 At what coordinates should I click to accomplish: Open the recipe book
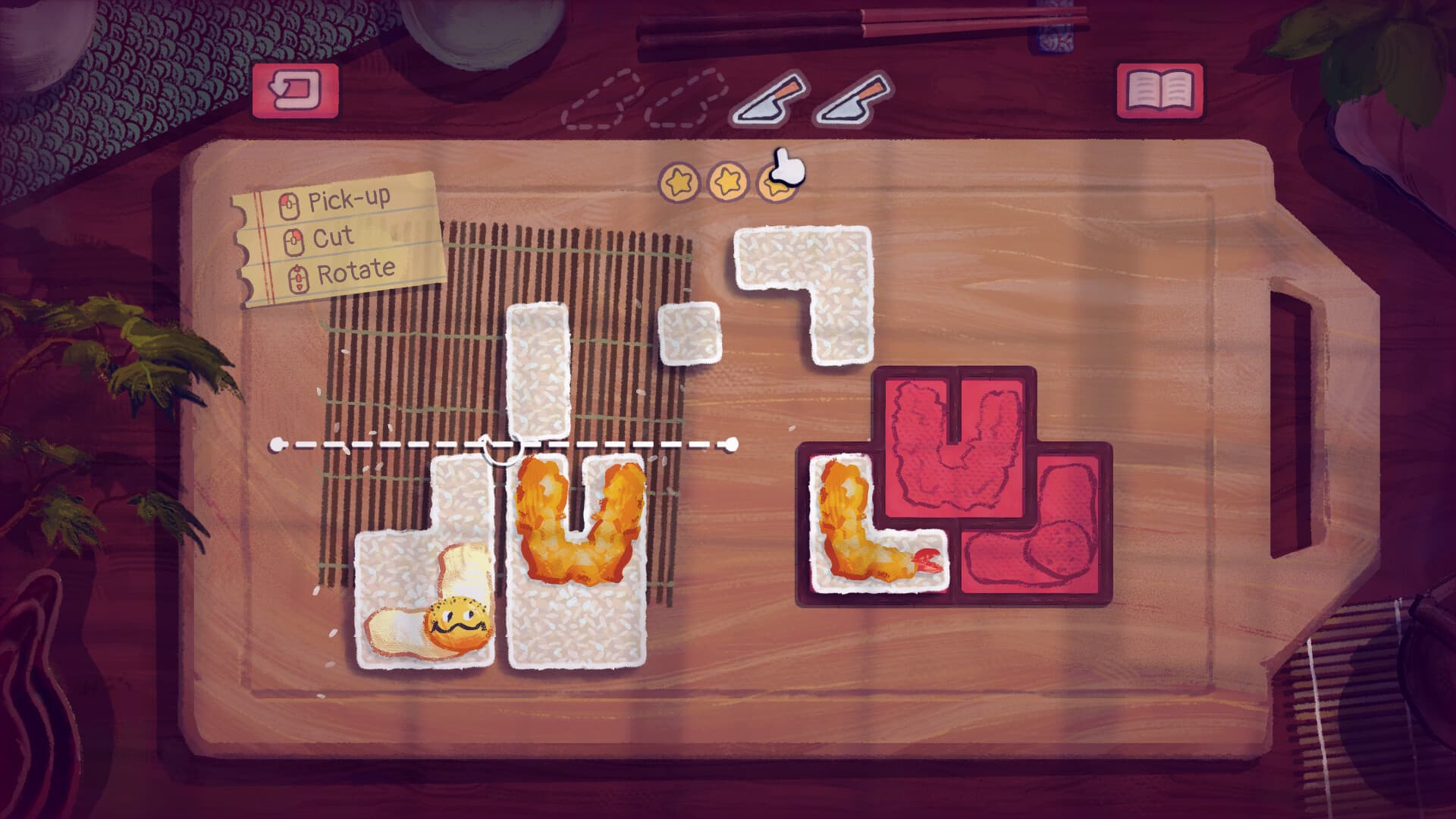coord(1159,89)
